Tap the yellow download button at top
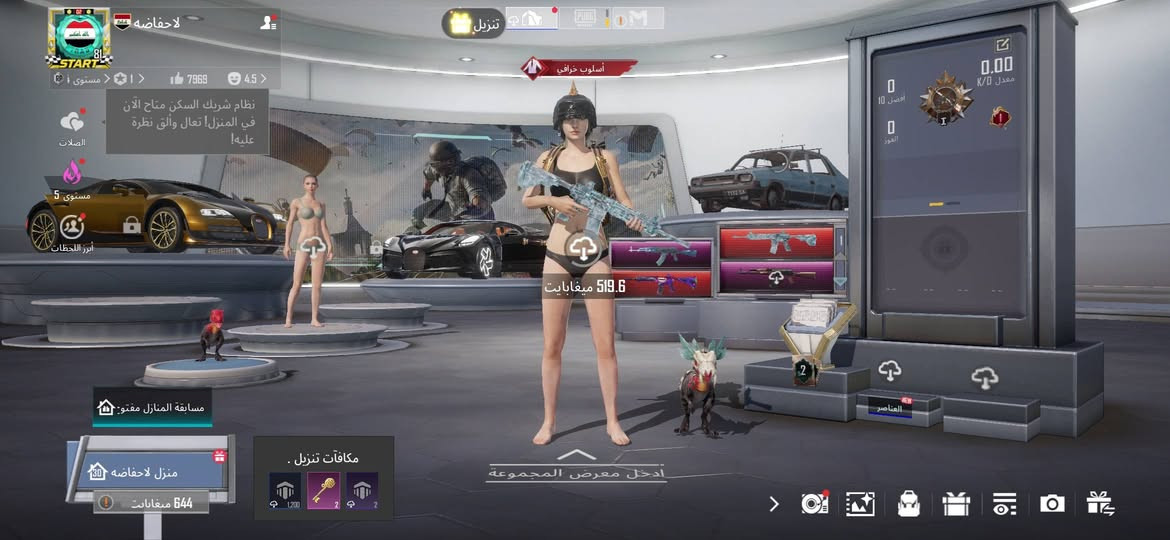The height and width of the screenshot is (540, 1170). [x=473, y=23]
